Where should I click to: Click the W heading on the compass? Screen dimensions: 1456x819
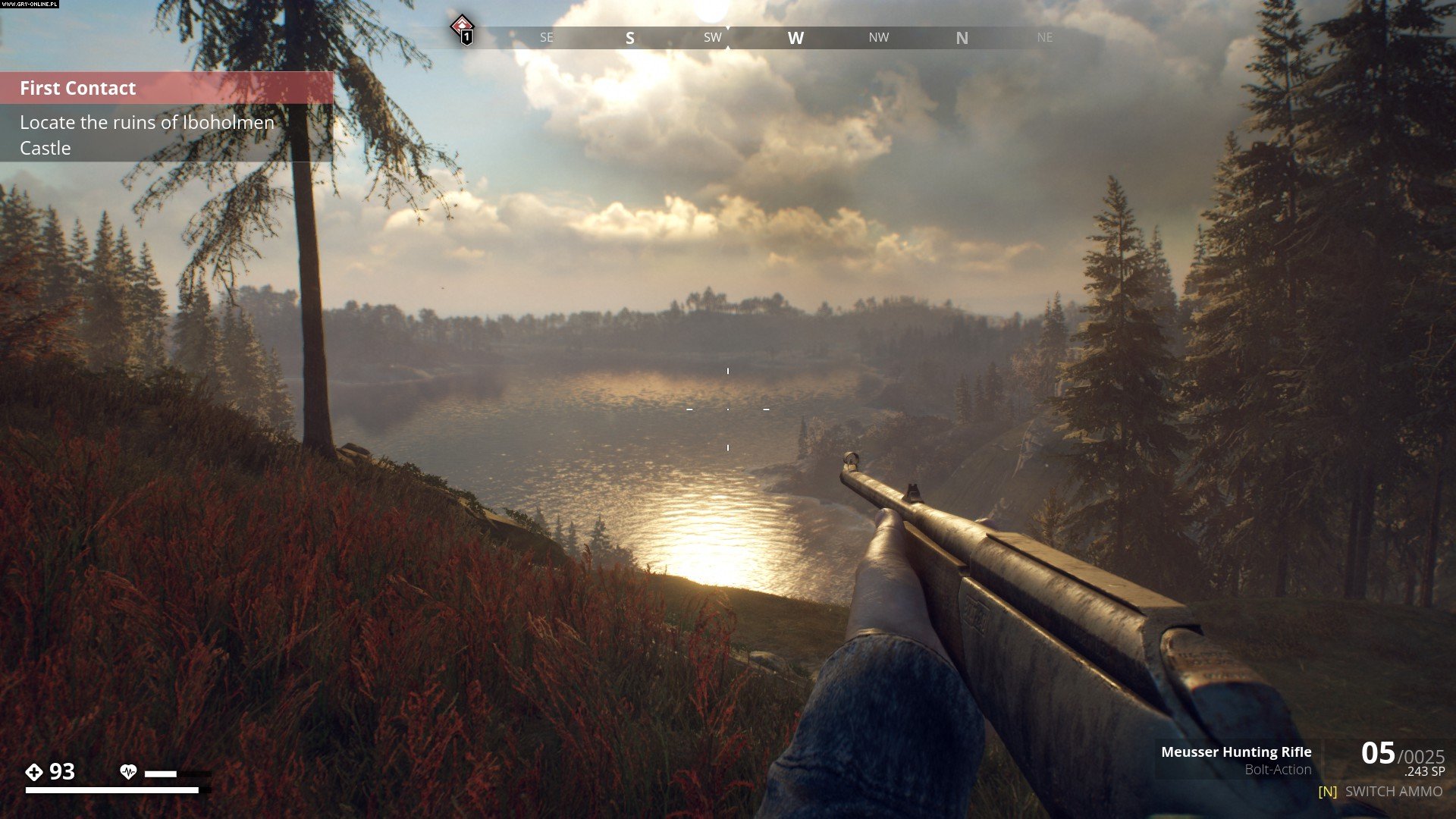[x=795, y=38]
